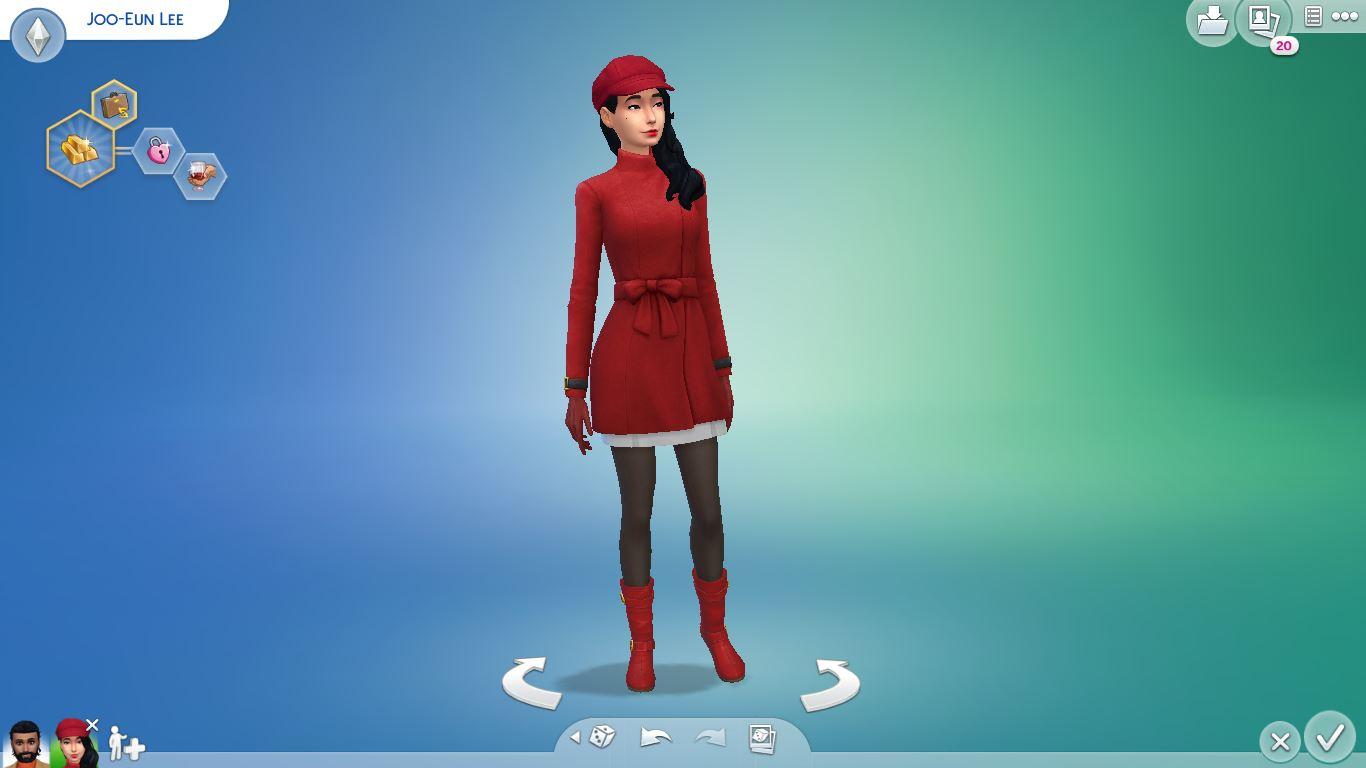Save the household to the library

(x=1211, y=20)
